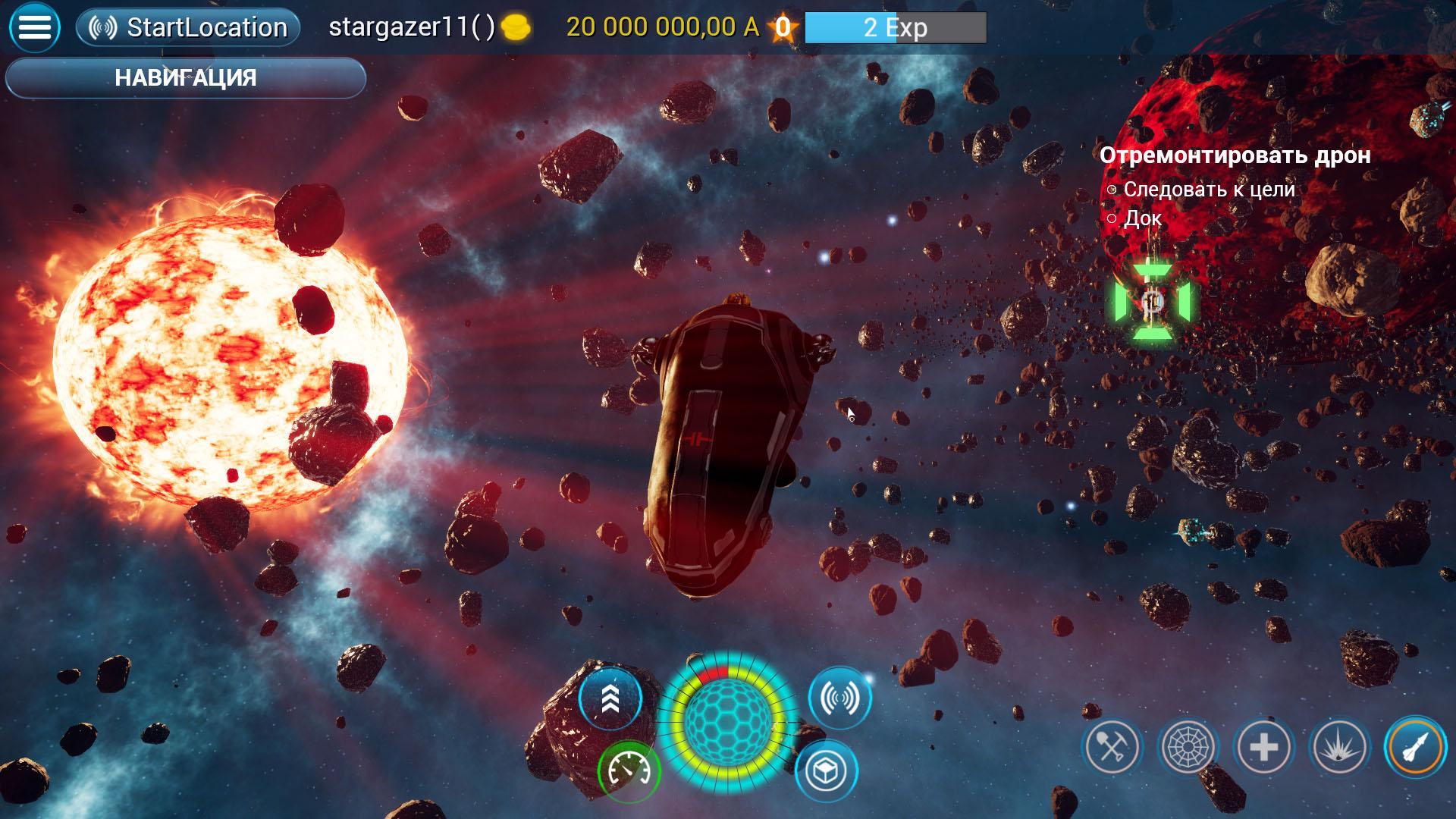The width and height of the screenshot is (1456, 819).
Task: Open the hamburger main menu
Action: tap(34, 28)
